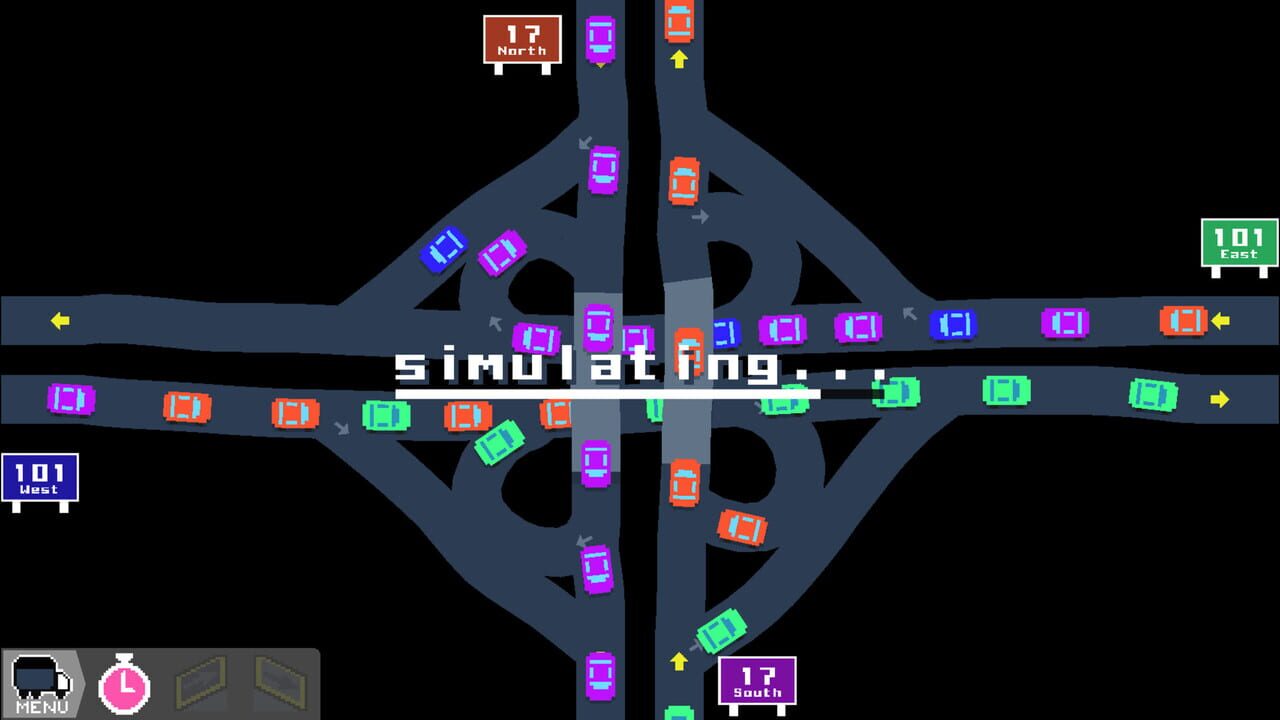Click the yellow arrow beside the 101 East sign
The image size is (1280, 720).
point(1219,322)
